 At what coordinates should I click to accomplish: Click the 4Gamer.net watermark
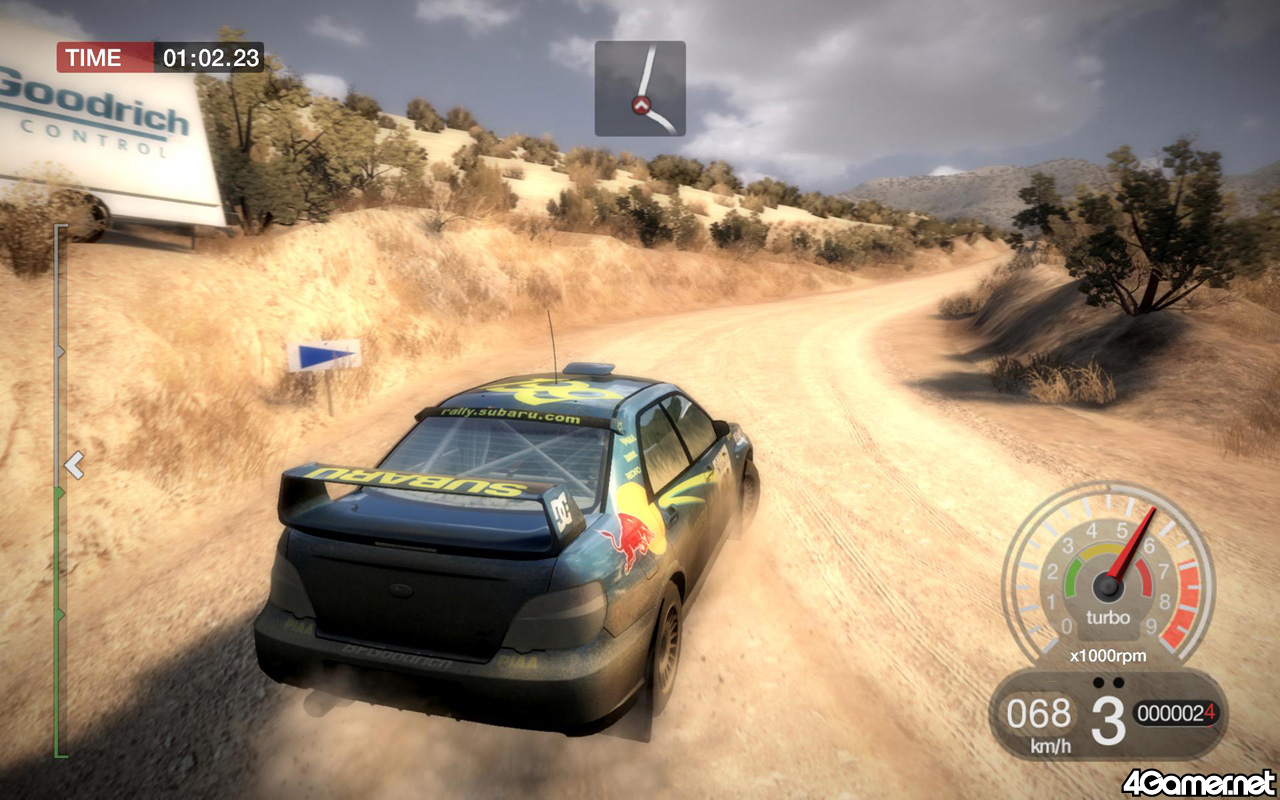point(1198,781)
